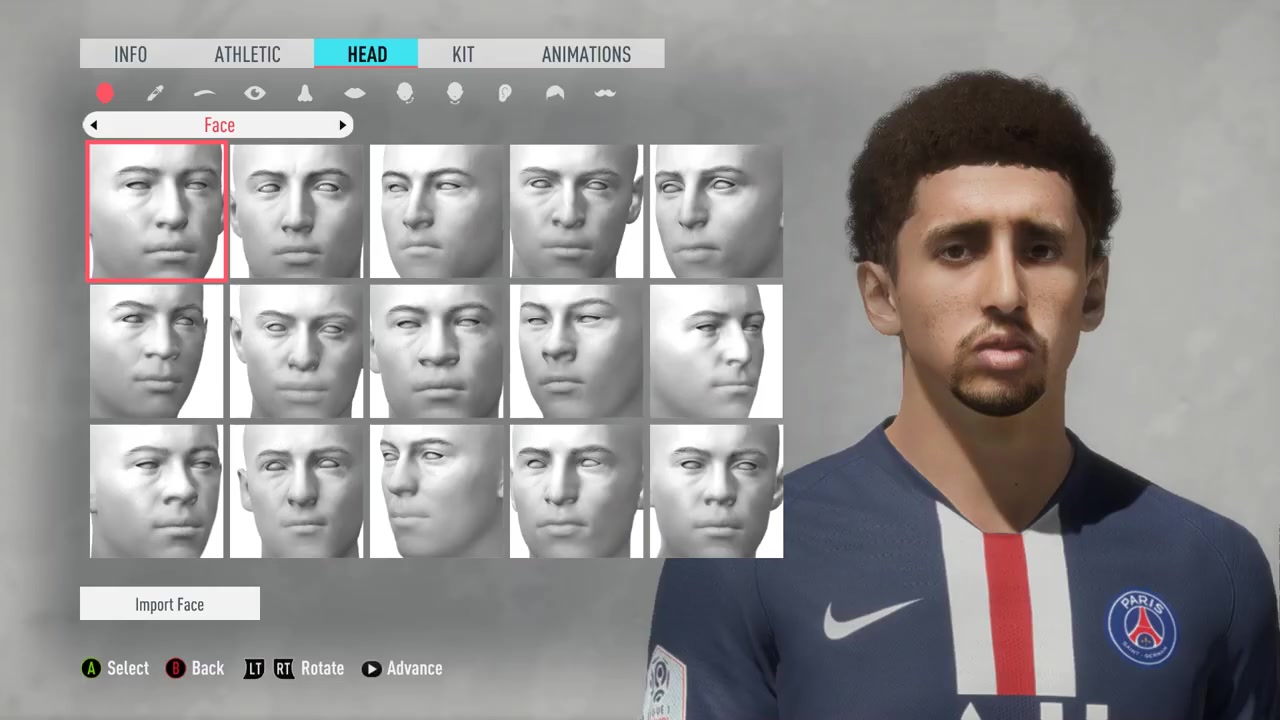This screenshot has height=720, width=1280.
Task: Open the ear customization category
Action: pyautogui.click(x=505, y=93)
